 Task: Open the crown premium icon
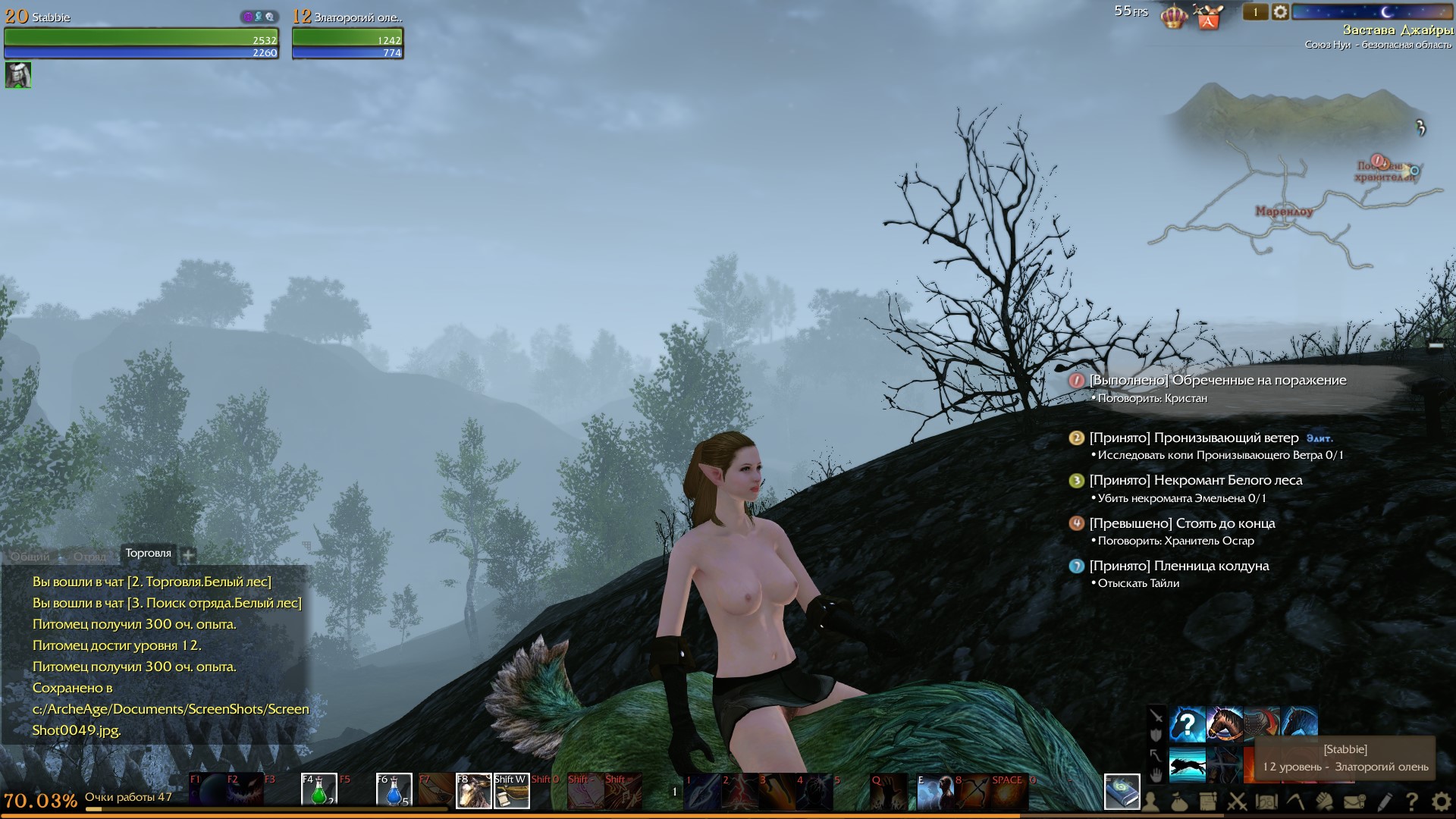pos(1173,16)
